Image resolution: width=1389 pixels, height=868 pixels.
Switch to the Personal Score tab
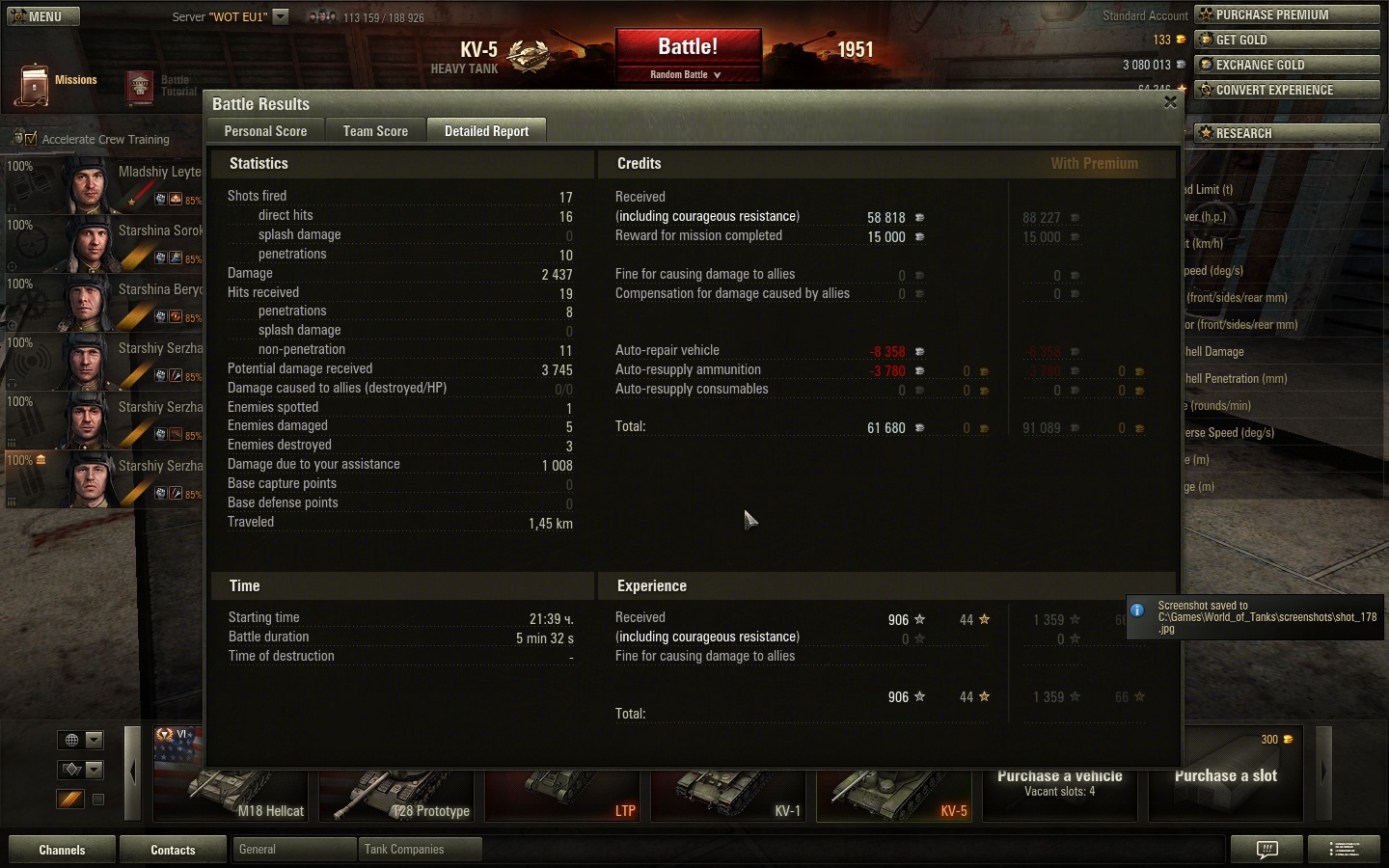pyautogui.click(x=265, y=131)
